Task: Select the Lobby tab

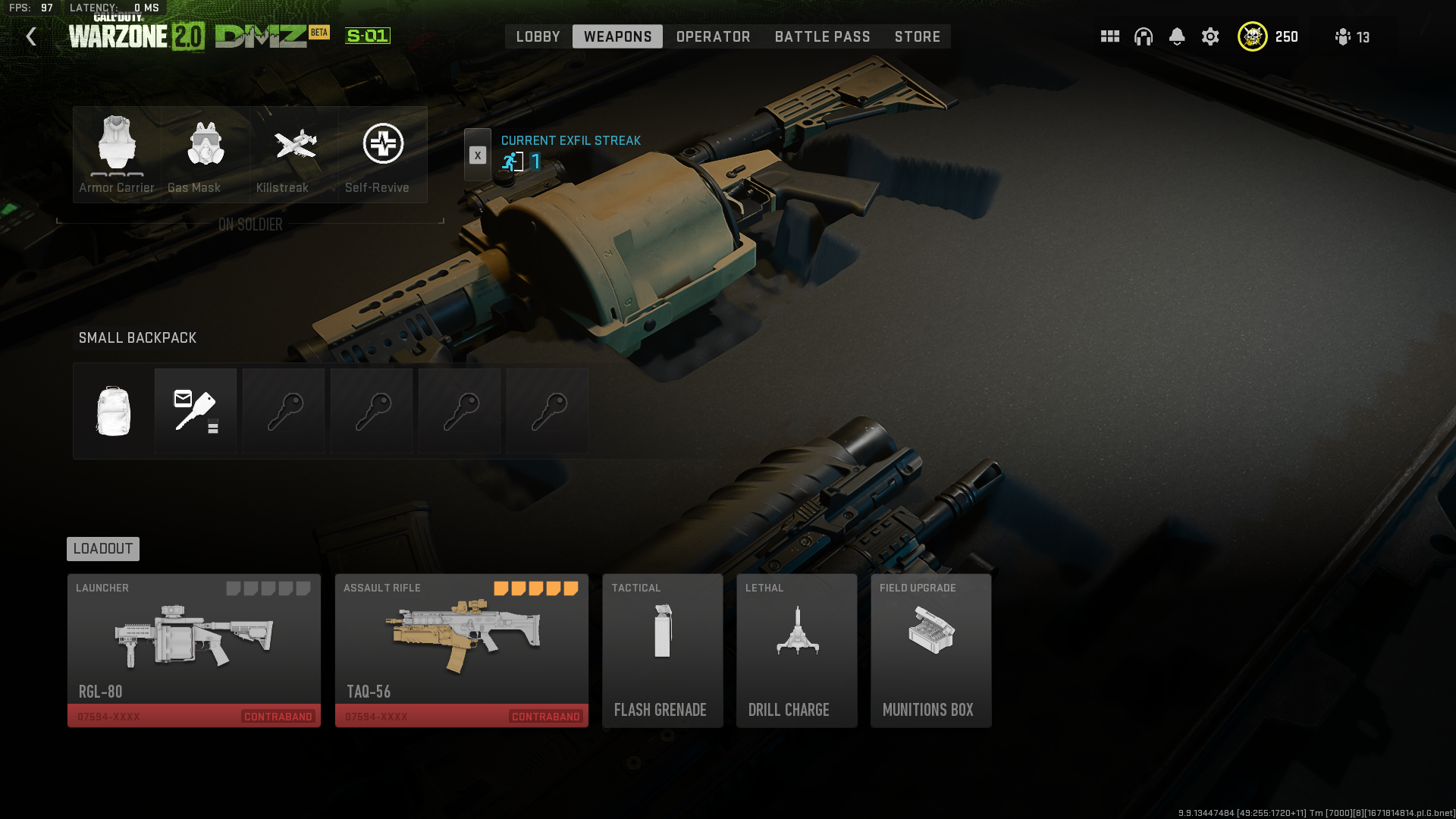Action: [538, 36]
